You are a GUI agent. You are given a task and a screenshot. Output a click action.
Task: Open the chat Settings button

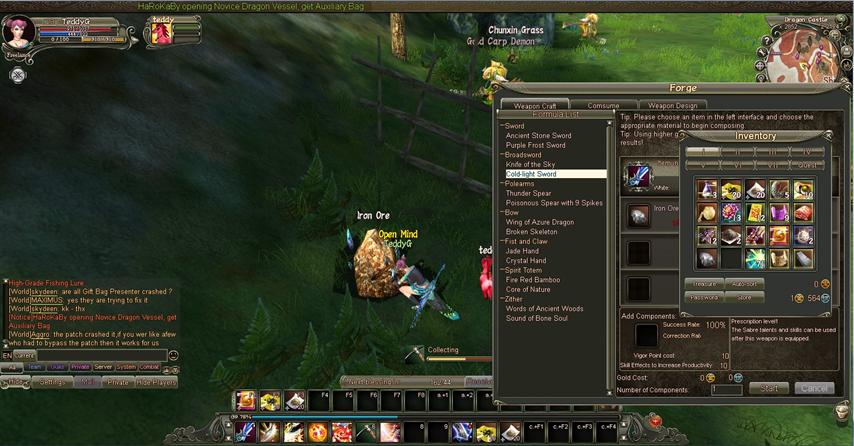52,382
